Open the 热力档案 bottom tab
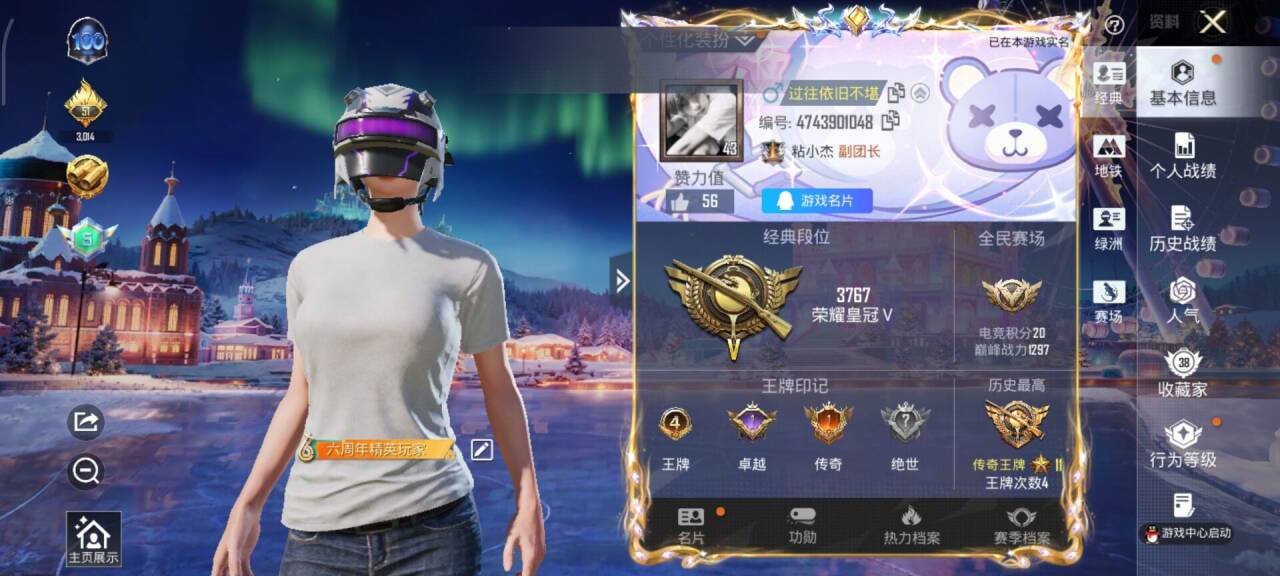Screen dimensions: 1280x576 [x=911, y=526]
